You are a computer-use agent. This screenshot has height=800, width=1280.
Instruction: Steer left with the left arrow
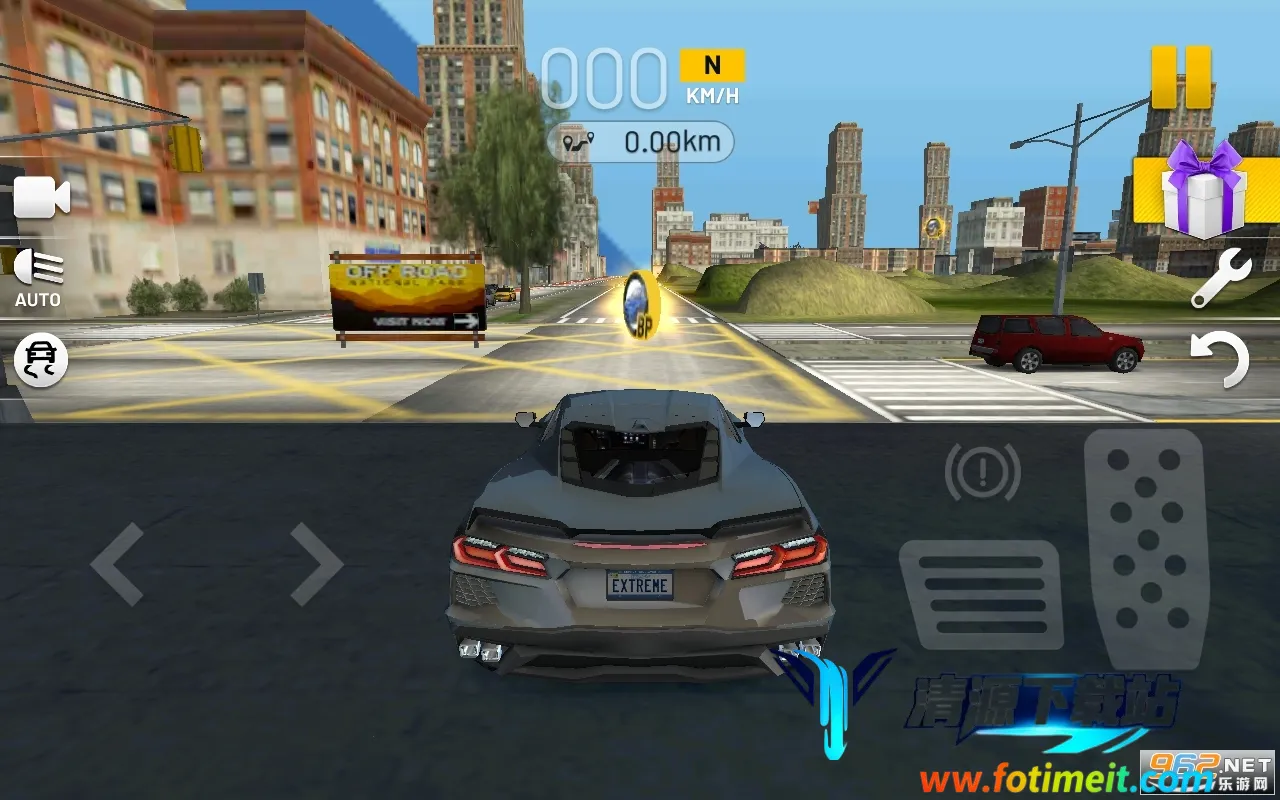[118, 564]
